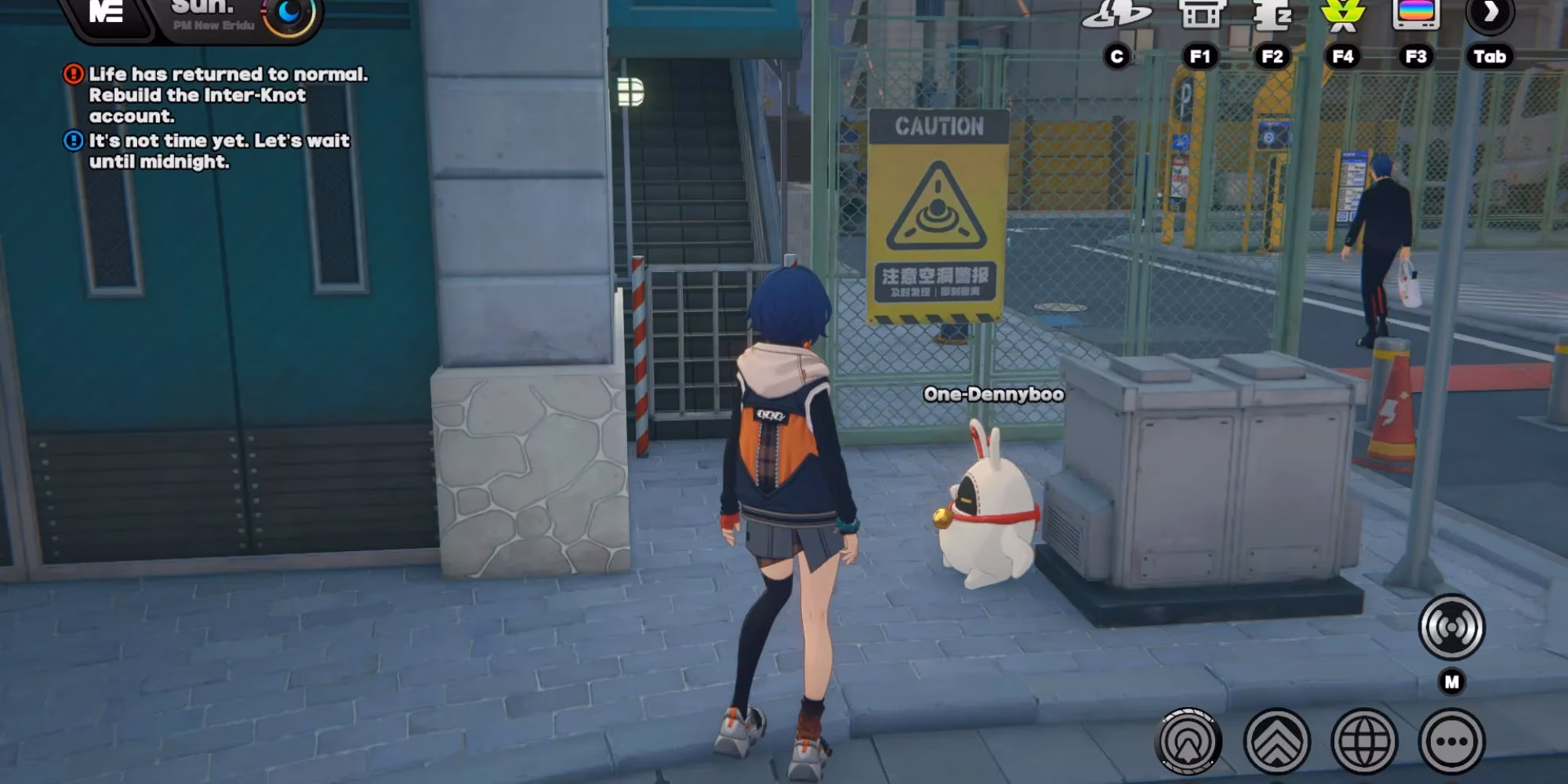Click the ticket icon with a Z
The width and height of the screenshot is (1568, 784).
coord(1272,14)
